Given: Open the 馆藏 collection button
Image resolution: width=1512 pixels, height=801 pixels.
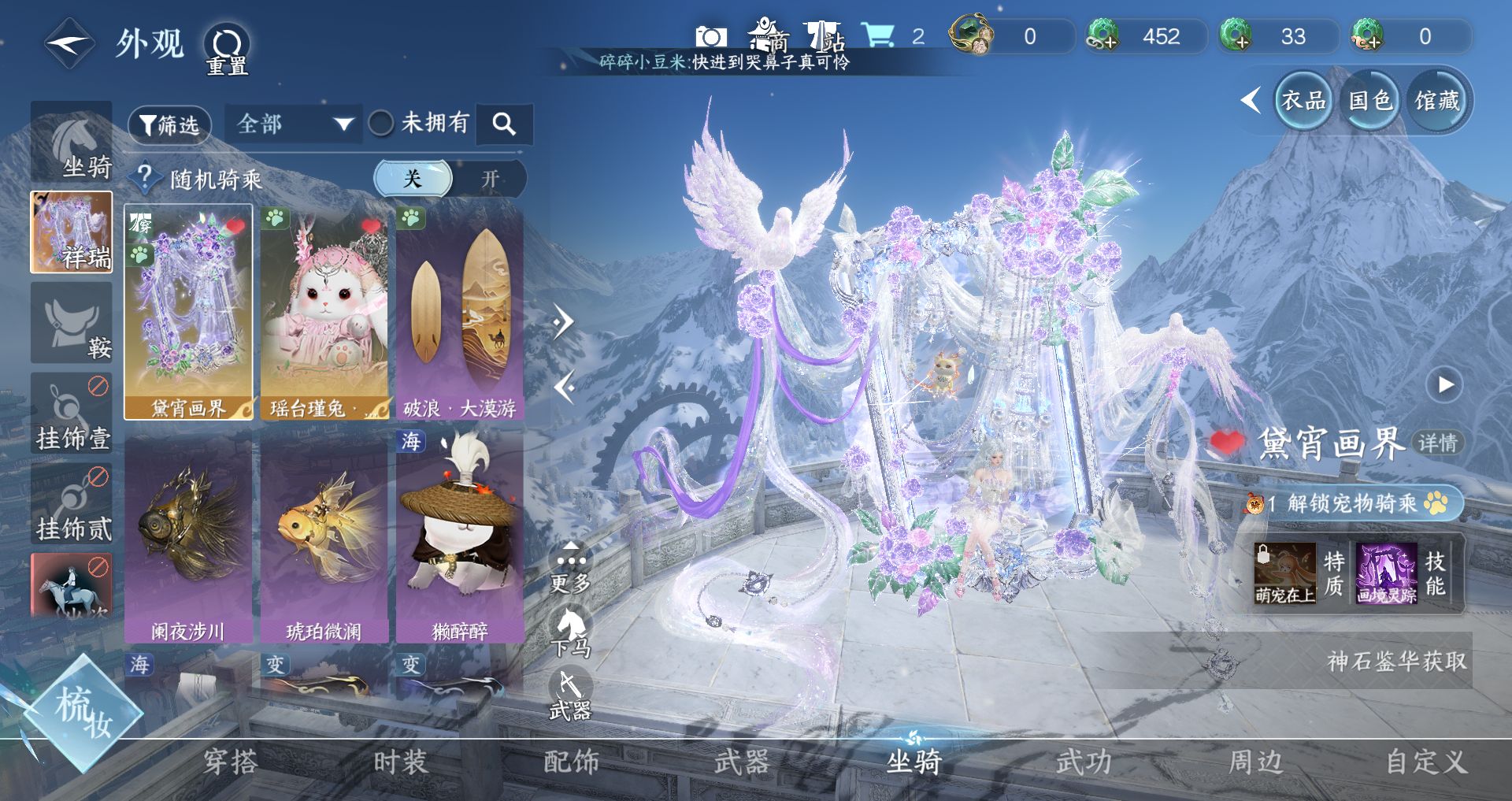Looking at the screenshot, I should [x=1437, y=101].
